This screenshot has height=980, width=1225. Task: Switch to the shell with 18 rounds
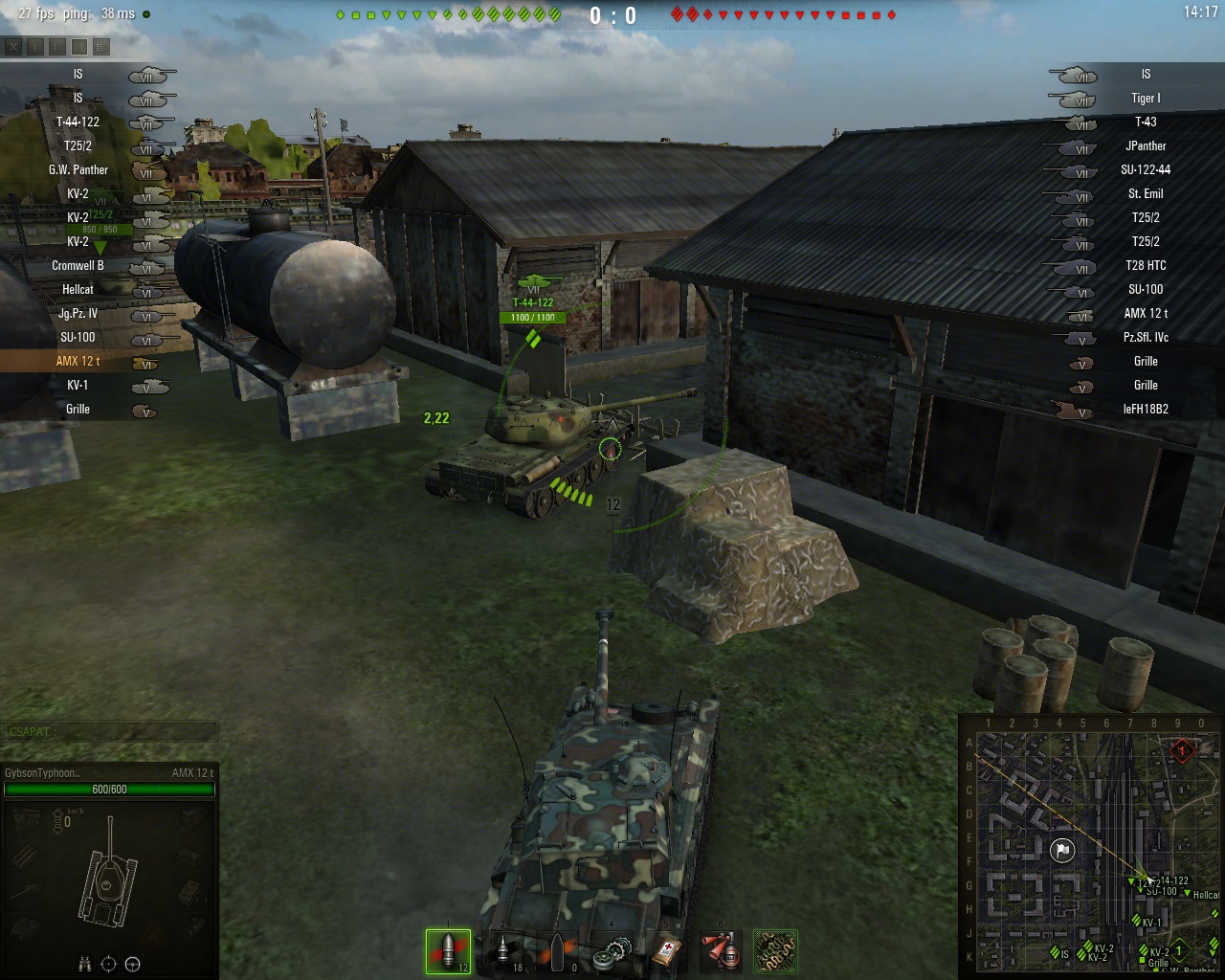(x=503, y=951)
